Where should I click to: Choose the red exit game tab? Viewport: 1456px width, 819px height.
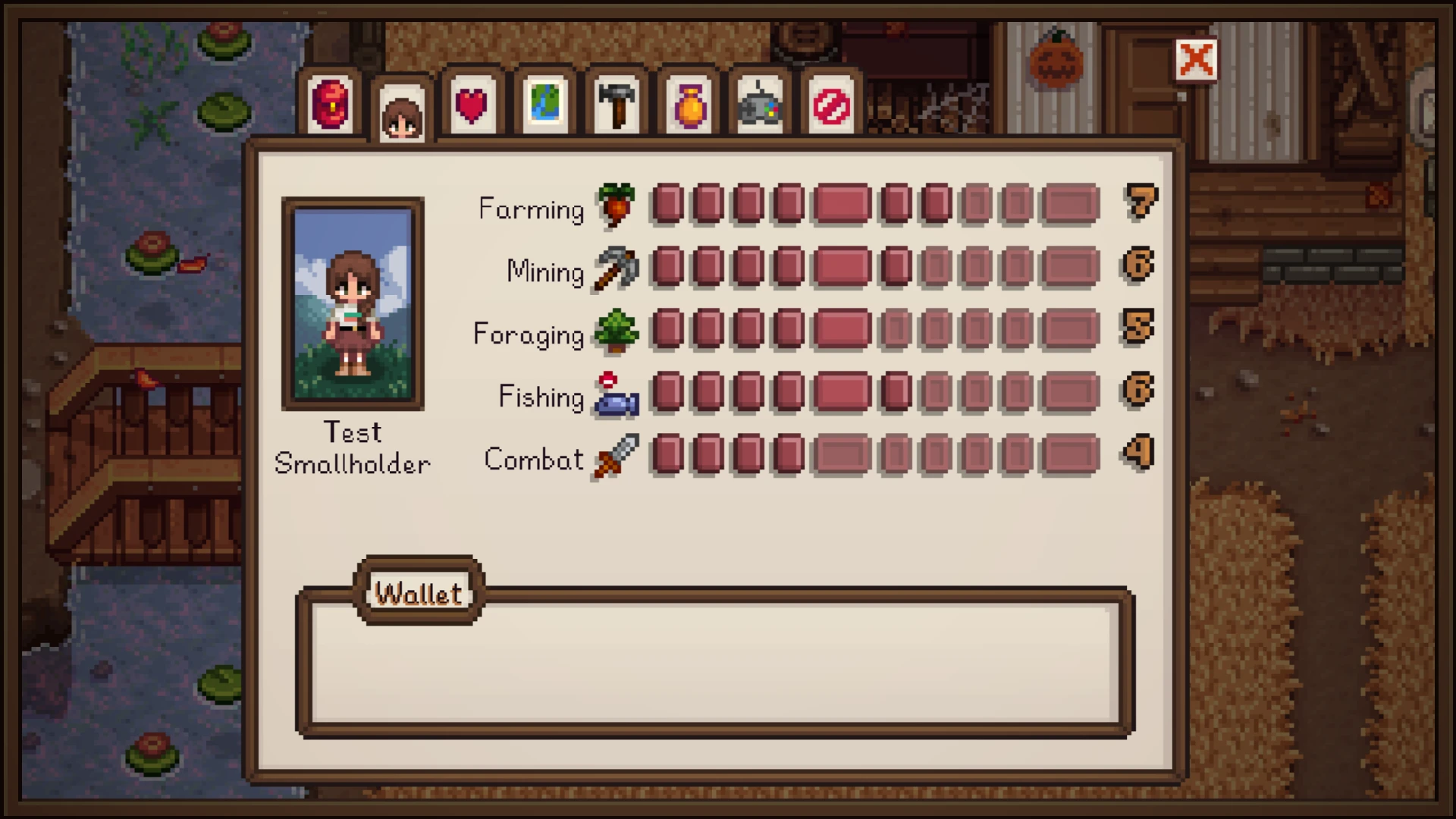831,104
